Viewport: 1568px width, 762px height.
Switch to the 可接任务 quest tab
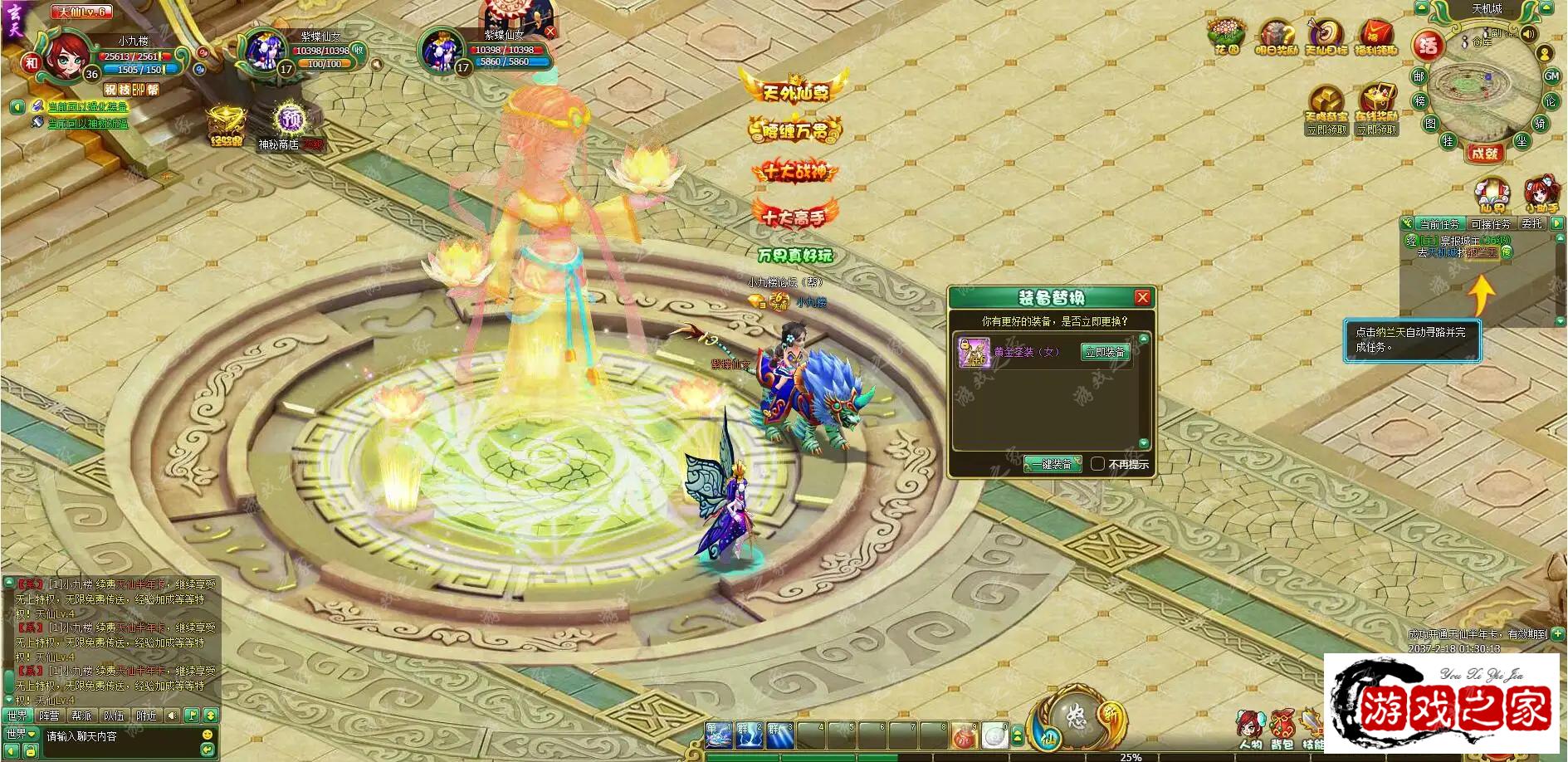point(1490,224)
